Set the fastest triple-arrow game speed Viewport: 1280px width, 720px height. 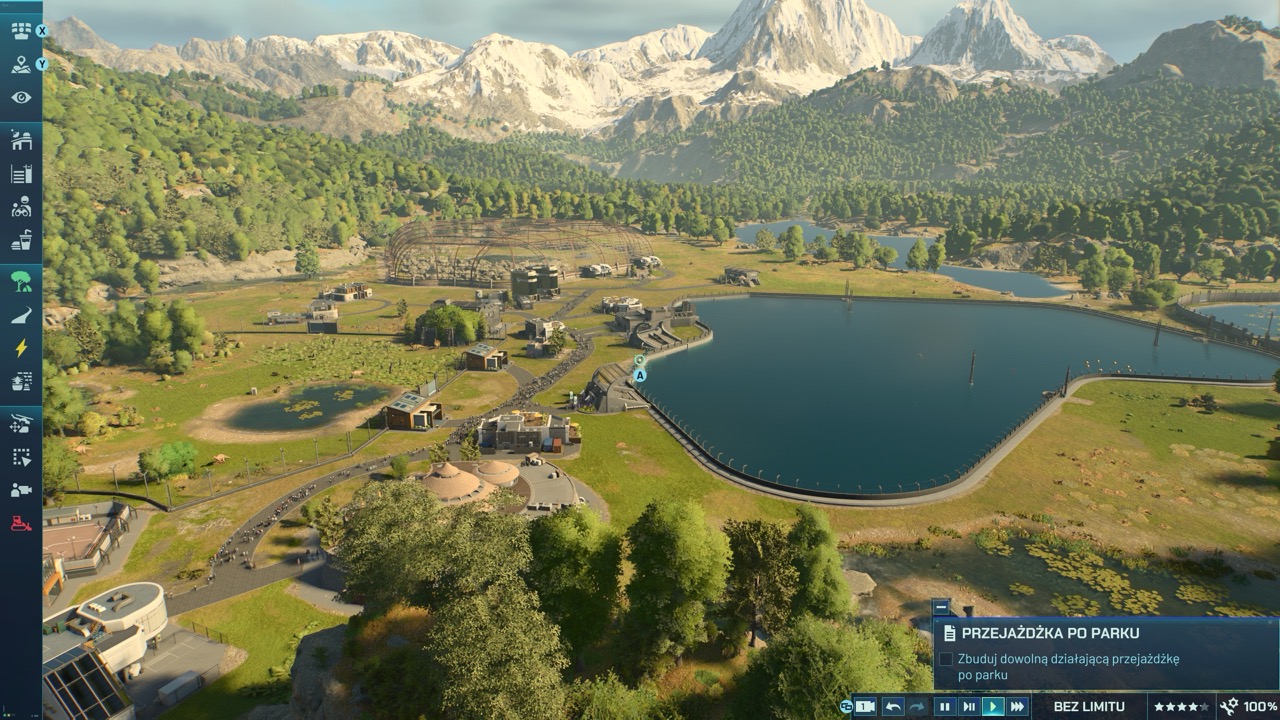(x=1017, y=707)
